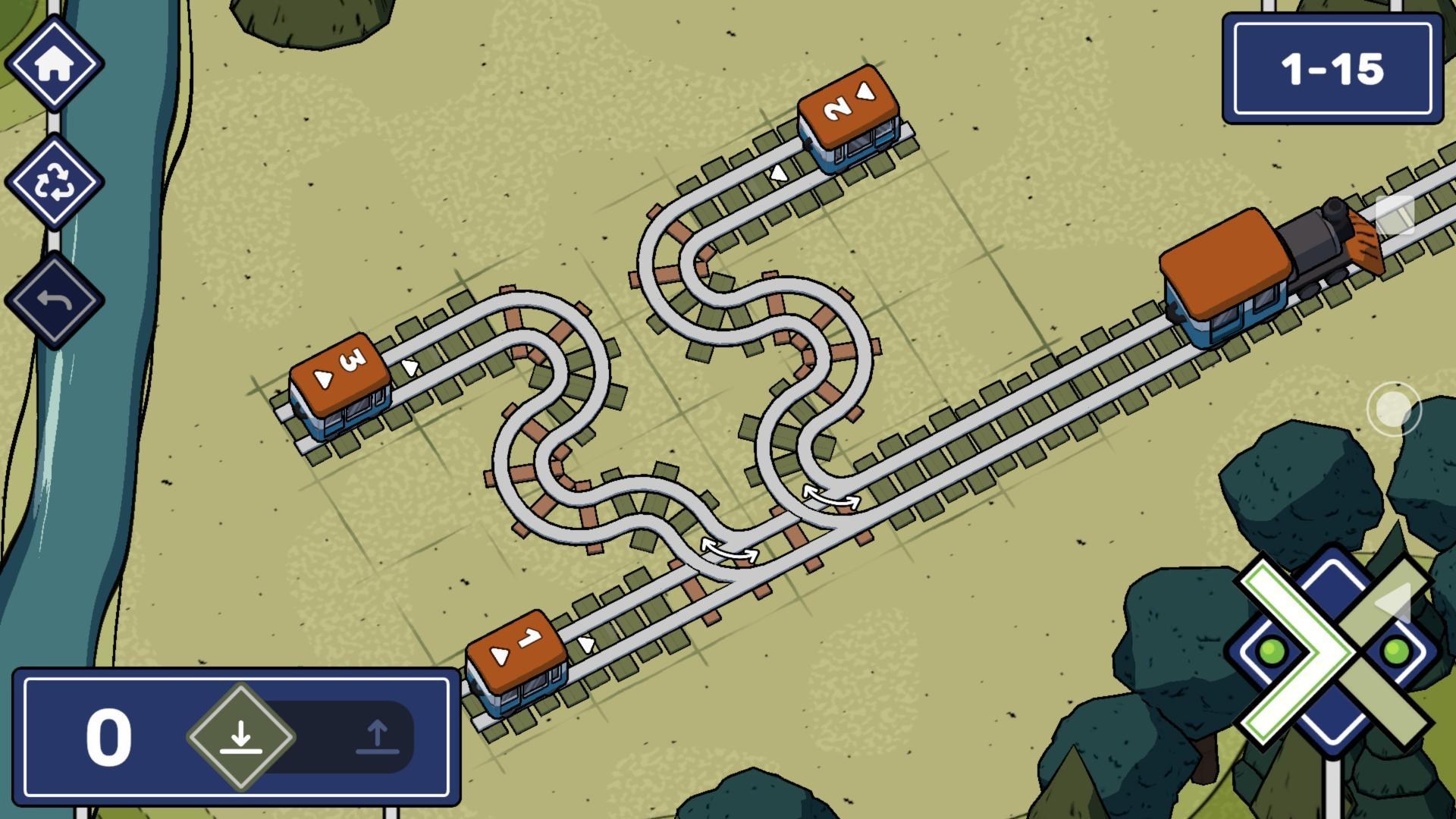The width and height of the screenshot is (1456, 819).
Task: Toggle the upper junction switch near the main line
Action: pos(830,497)
